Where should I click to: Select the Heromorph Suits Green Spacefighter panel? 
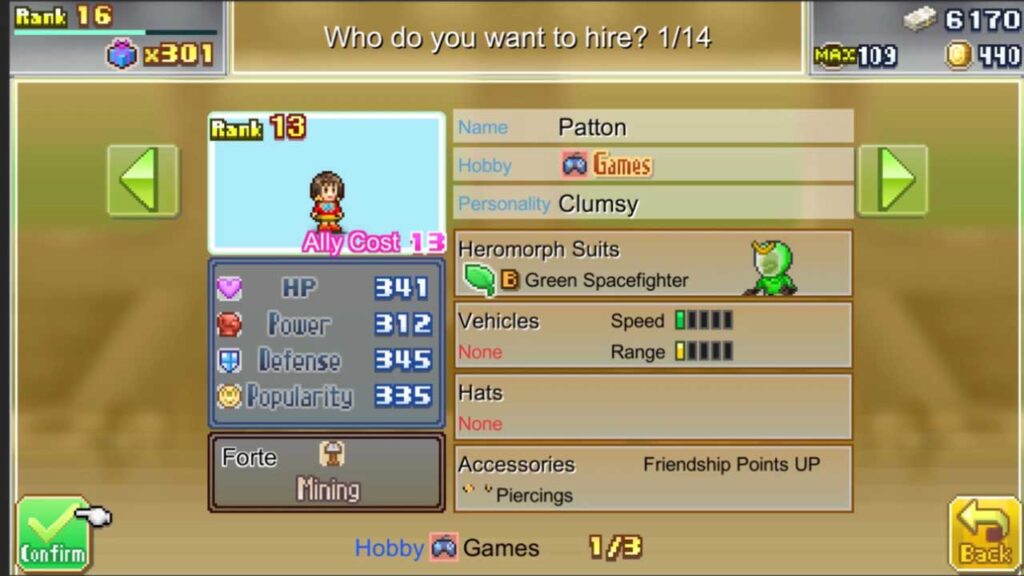(x=653, y=265)
